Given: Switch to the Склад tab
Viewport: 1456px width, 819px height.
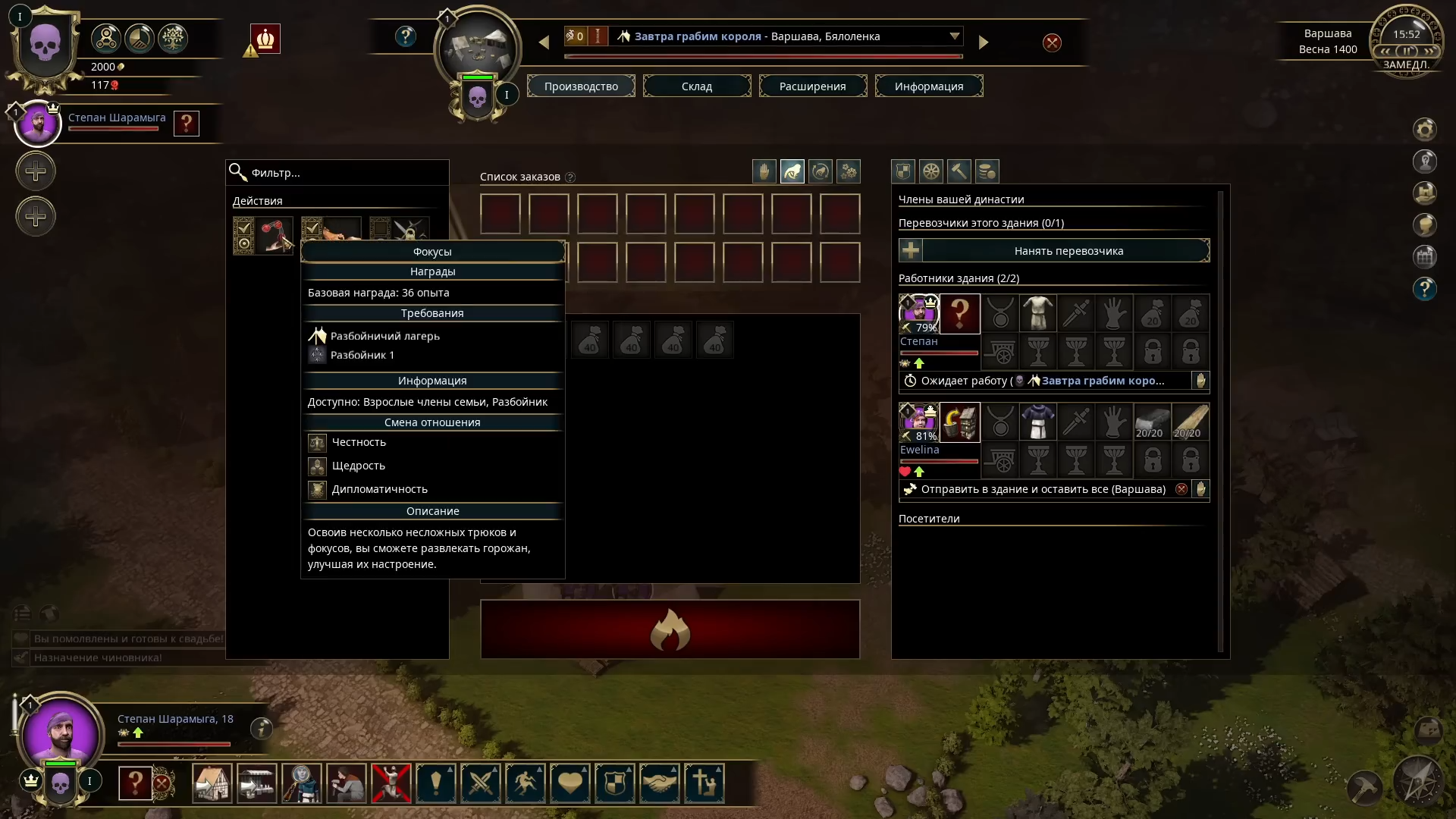Looking at the screenshot, I should (696, 86).
